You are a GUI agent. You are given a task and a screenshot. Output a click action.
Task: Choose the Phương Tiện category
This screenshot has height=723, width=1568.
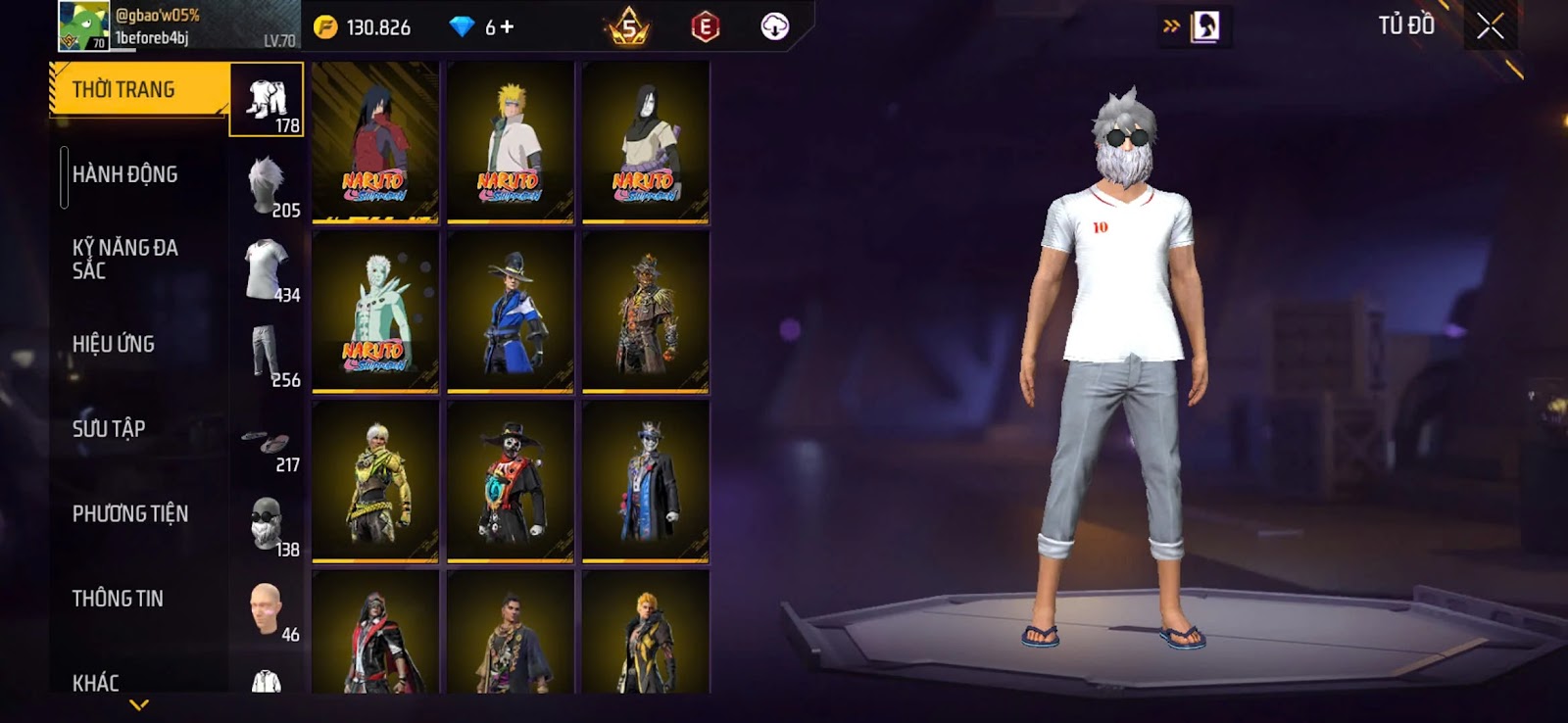[x=129, y=513]
